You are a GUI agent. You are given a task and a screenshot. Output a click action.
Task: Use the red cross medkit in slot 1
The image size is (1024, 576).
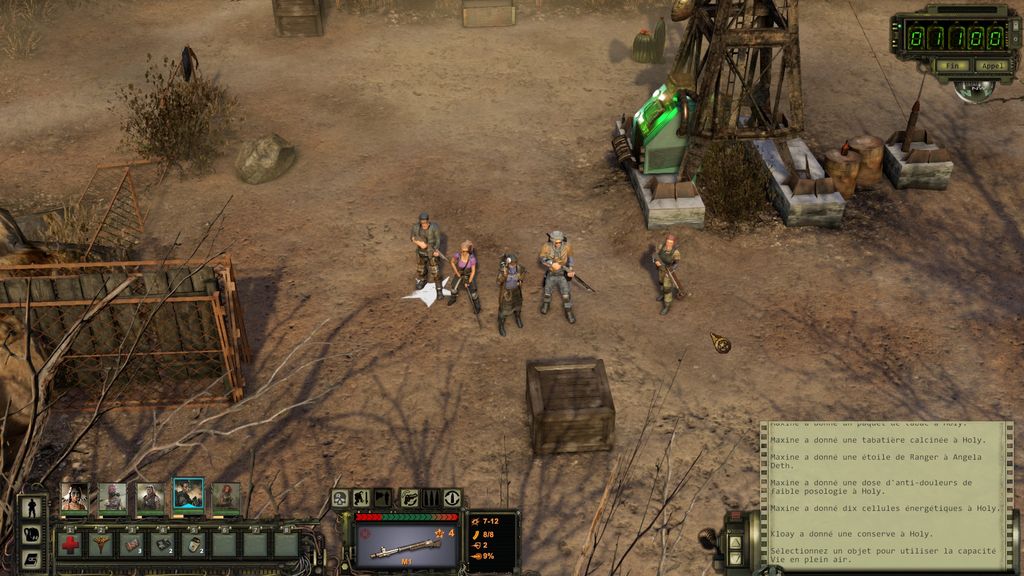[x=70, y=544]
